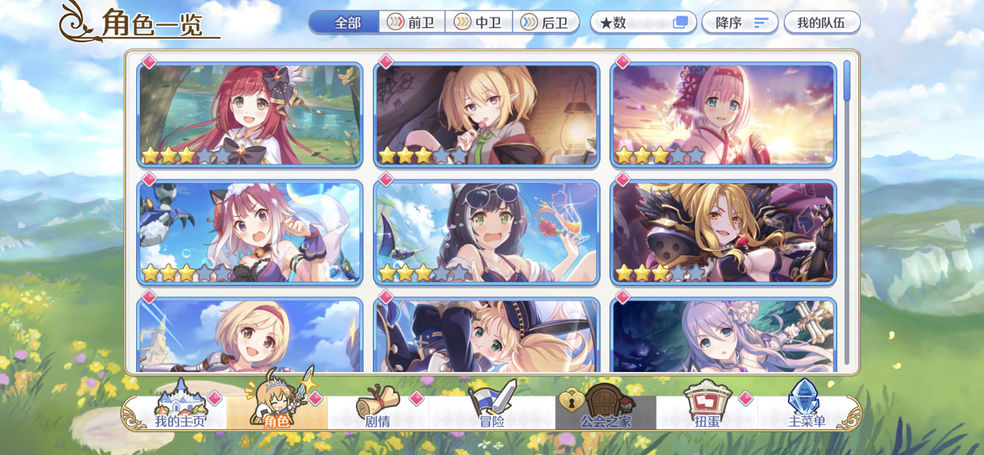The image size is (984, 455).
Task: Choose the blonde girl by lantern card
Action: tap(487, 115)
